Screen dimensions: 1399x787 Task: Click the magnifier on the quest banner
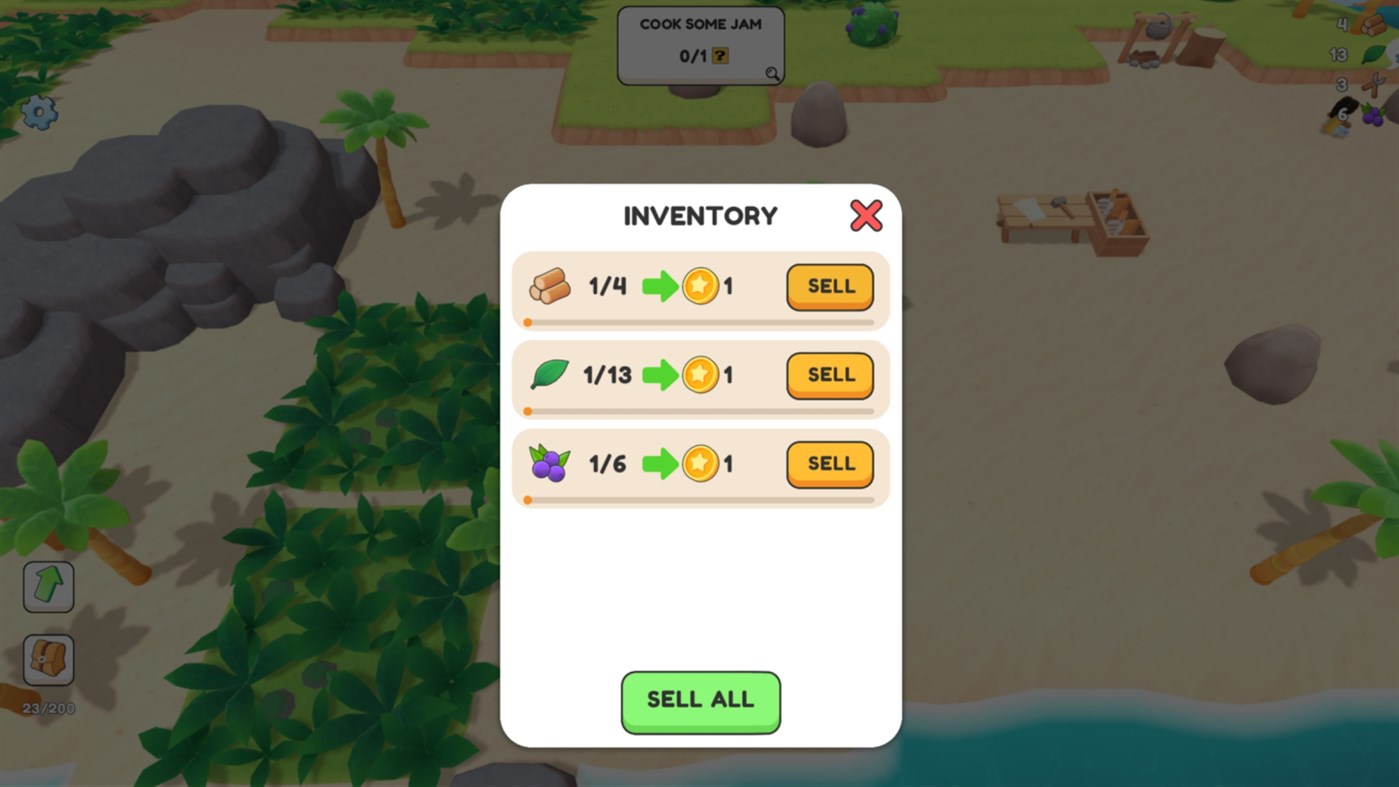pyautogui.click(x=770, y=73)
